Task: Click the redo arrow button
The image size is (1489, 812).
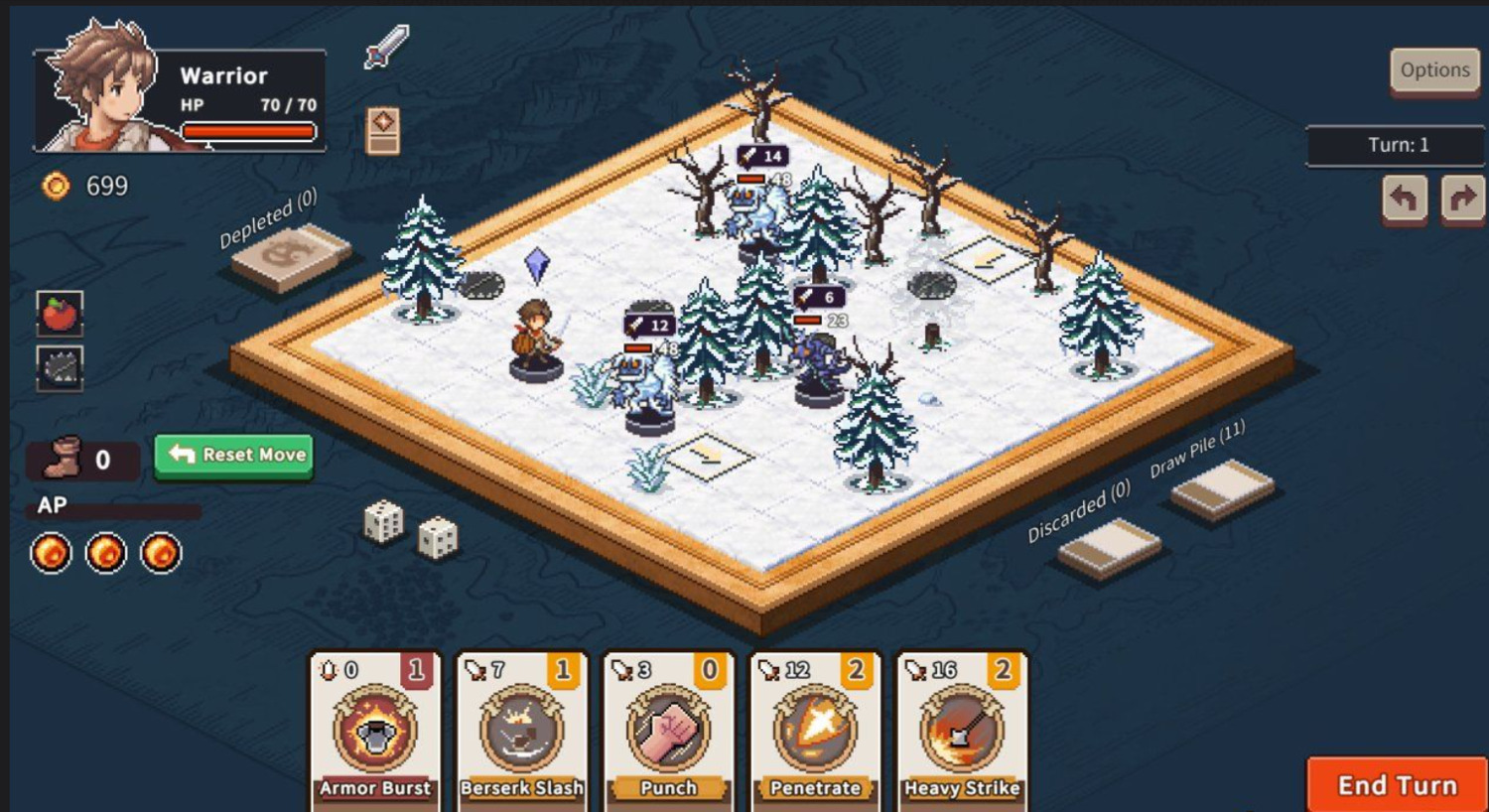Action: pyautogui.click(x=1461, y=199)
